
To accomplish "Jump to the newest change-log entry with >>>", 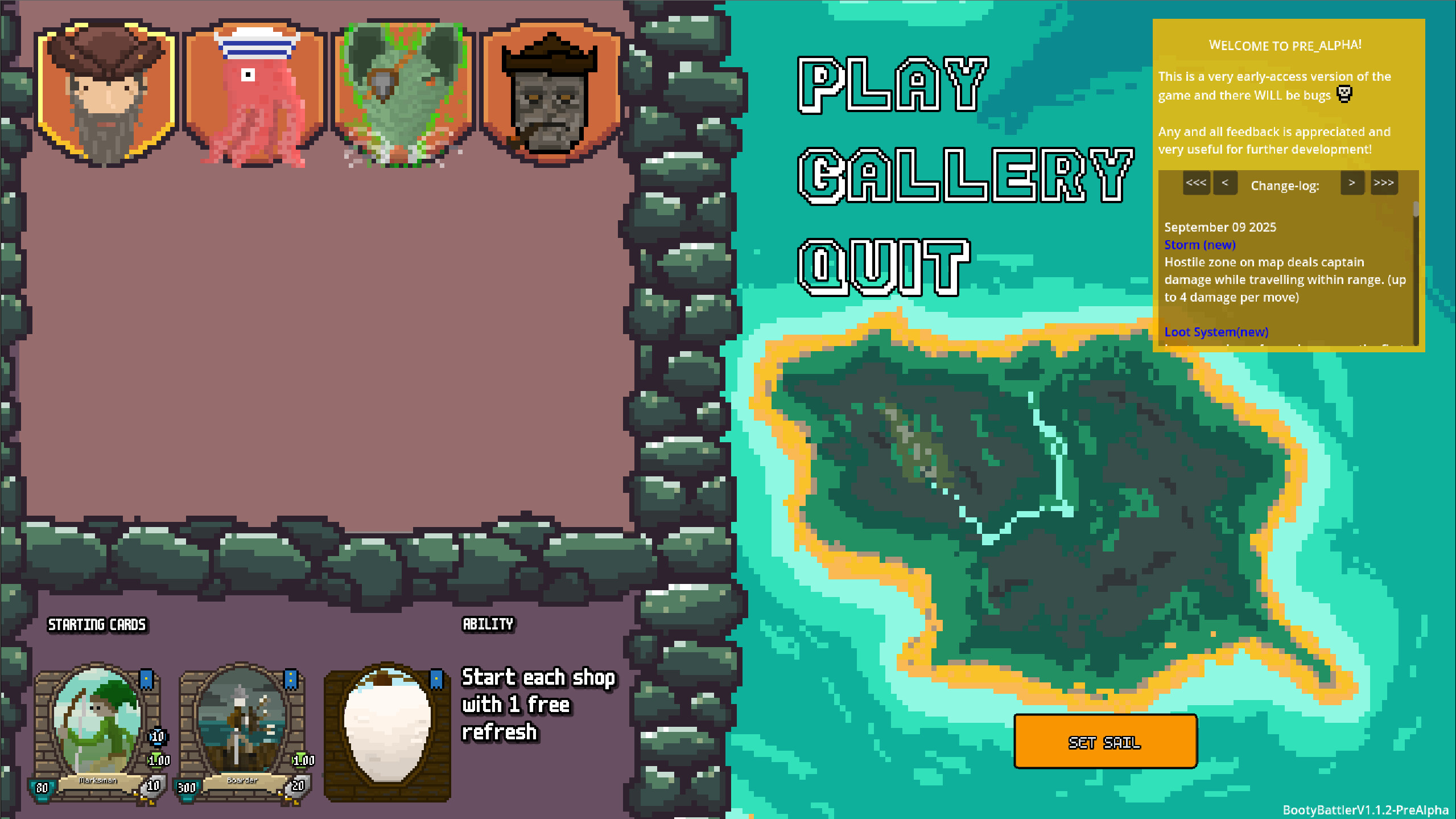I will [x=1384, y=183].
